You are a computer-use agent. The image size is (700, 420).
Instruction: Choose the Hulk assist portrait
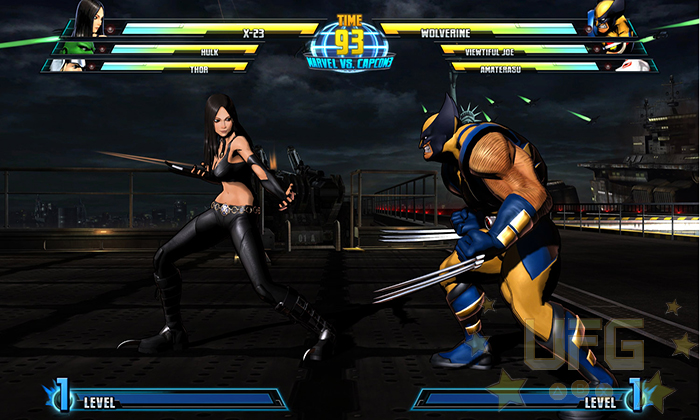(x=76, y=47)
